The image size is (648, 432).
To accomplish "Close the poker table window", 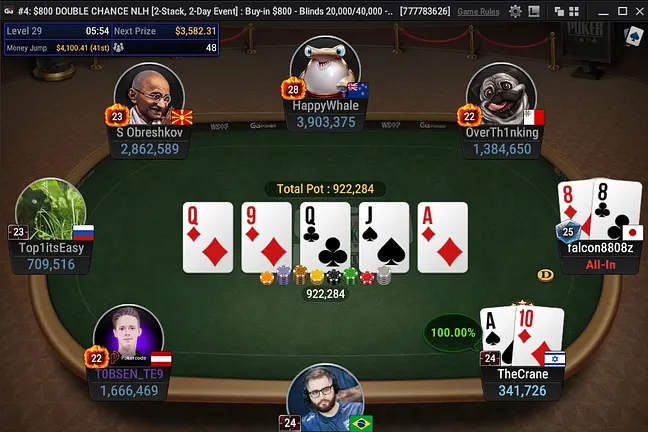I will point(637,11).
